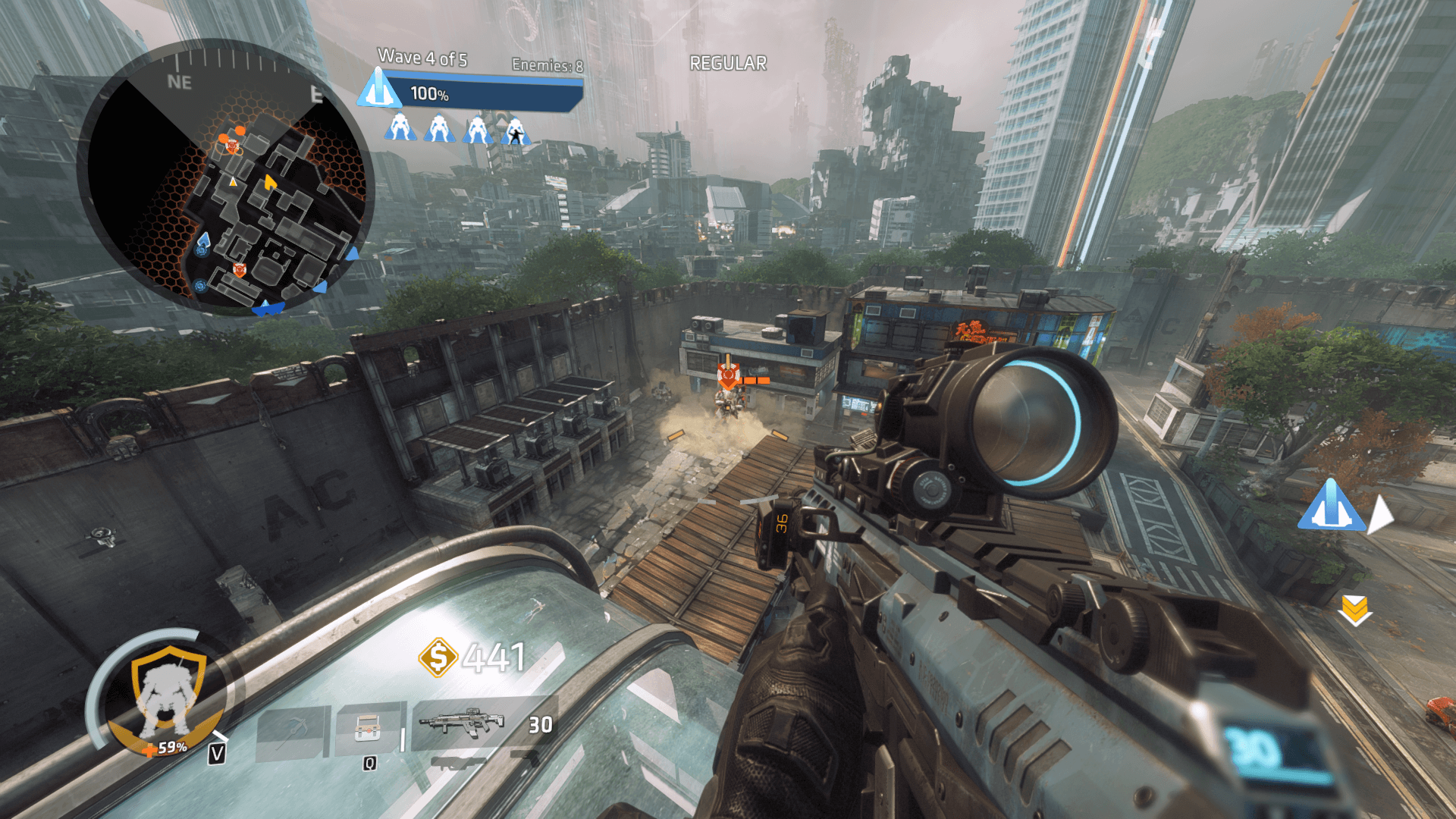This screenshot has width=1456, height=819.
Task: Select the equipped rifle weapon slot
Action: click(x=463, y=723)
